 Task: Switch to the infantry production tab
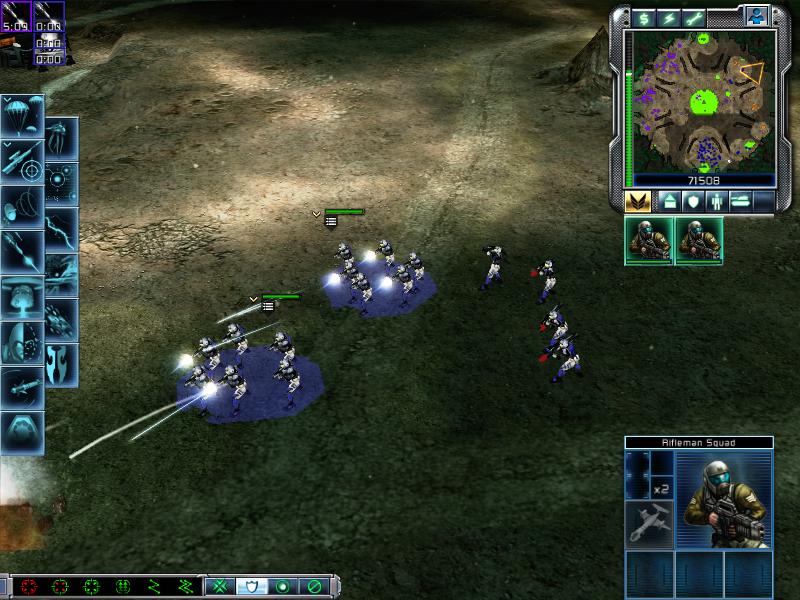[x=716, y=201]
